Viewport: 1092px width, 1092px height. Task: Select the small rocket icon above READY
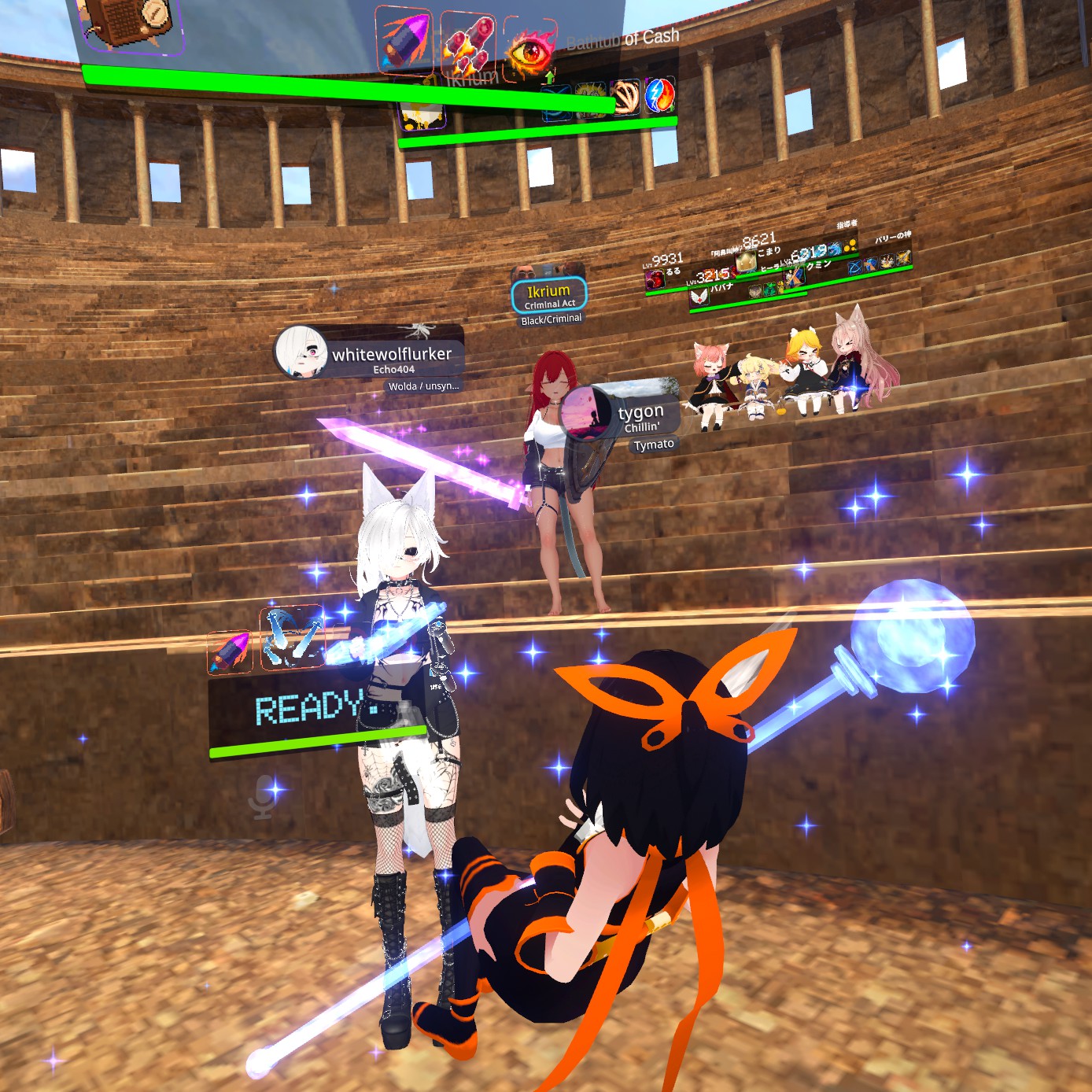(x=230, y=651)
